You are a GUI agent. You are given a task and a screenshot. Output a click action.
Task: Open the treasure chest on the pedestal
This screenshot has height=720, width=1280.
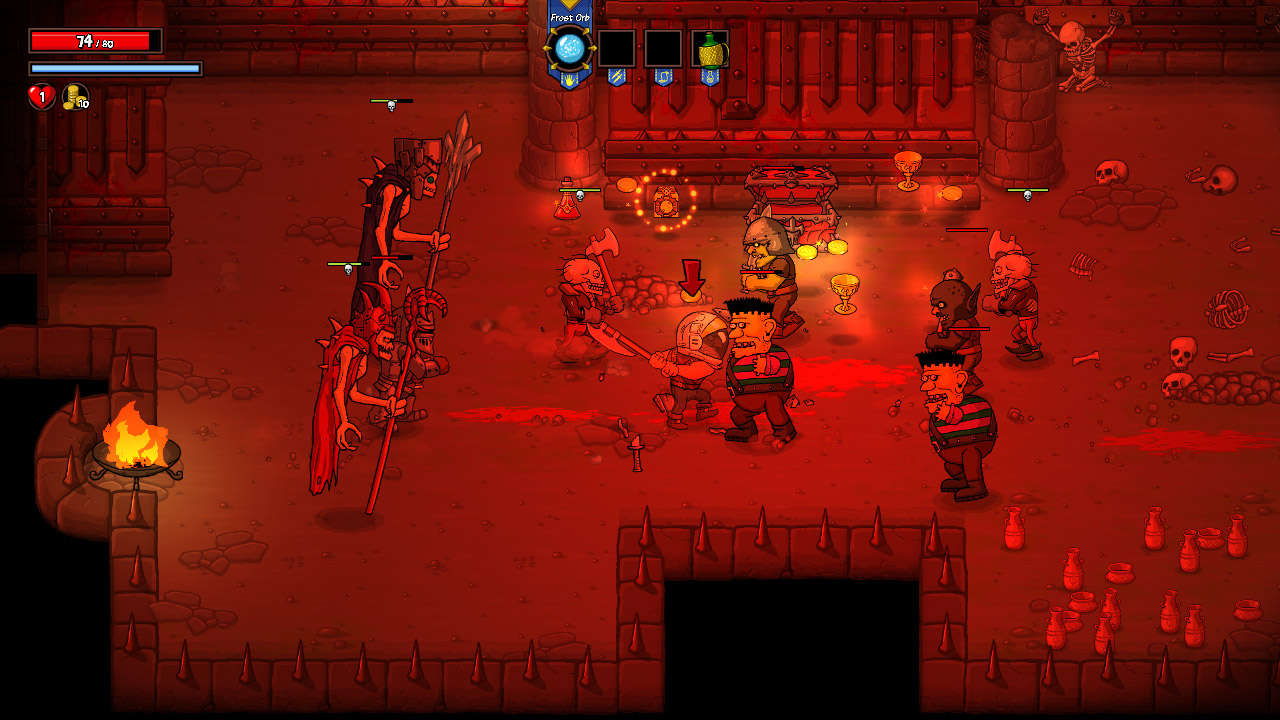790,190
